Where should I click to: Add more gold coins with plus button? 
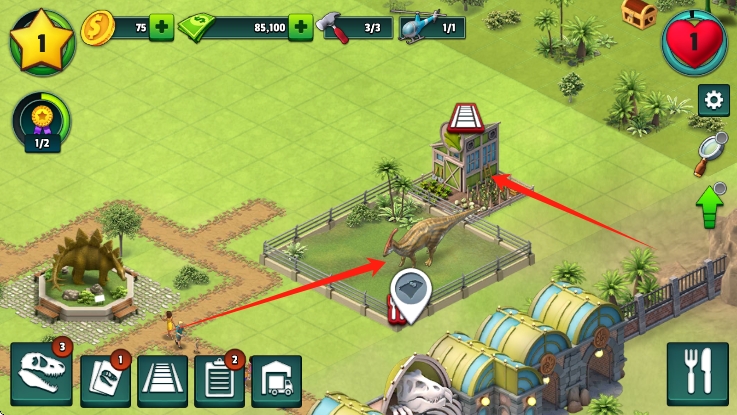(161, 27)
